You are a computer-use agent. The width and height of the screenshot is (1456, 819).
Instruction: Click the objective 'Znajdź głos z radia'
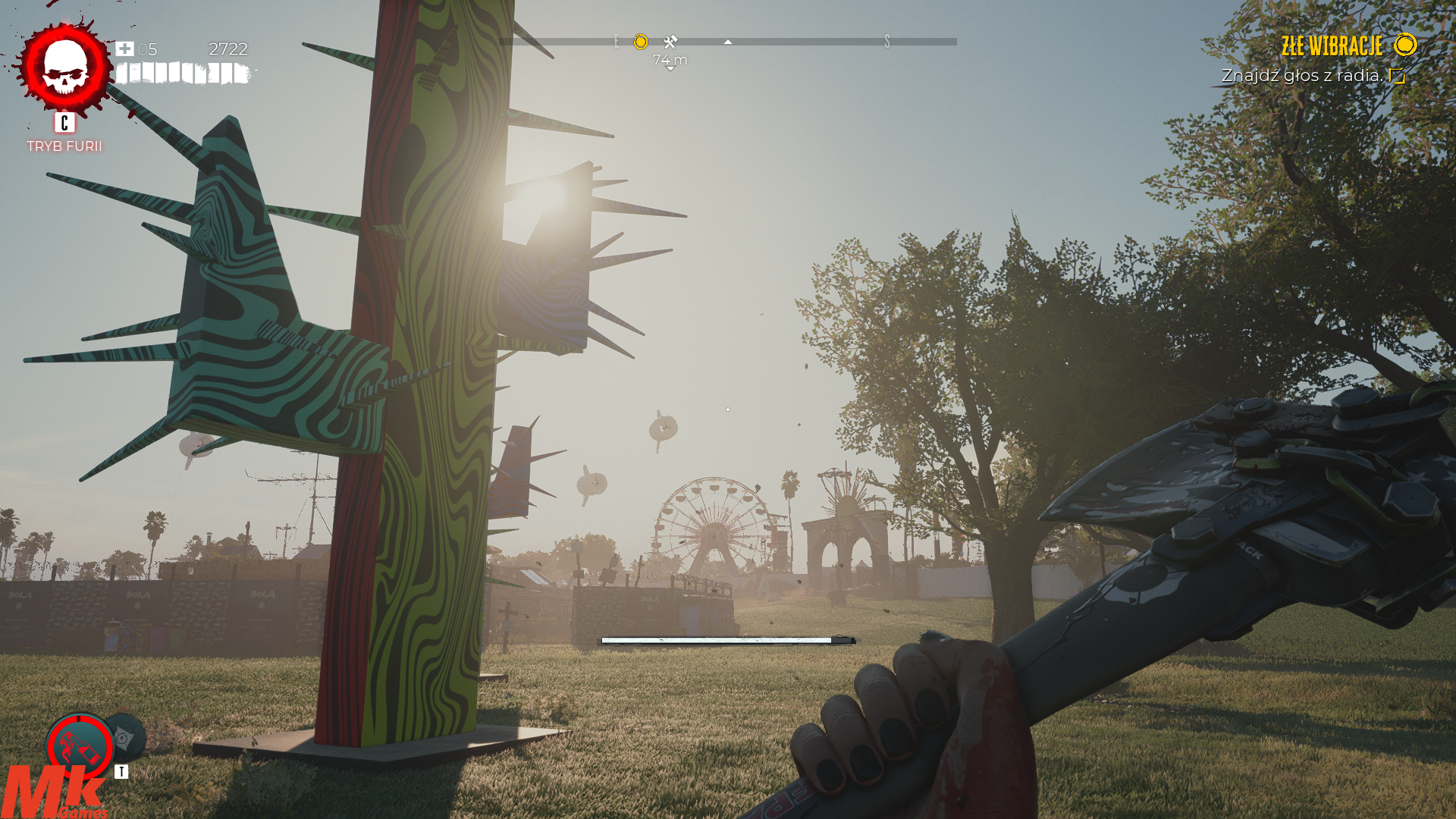1302,76
